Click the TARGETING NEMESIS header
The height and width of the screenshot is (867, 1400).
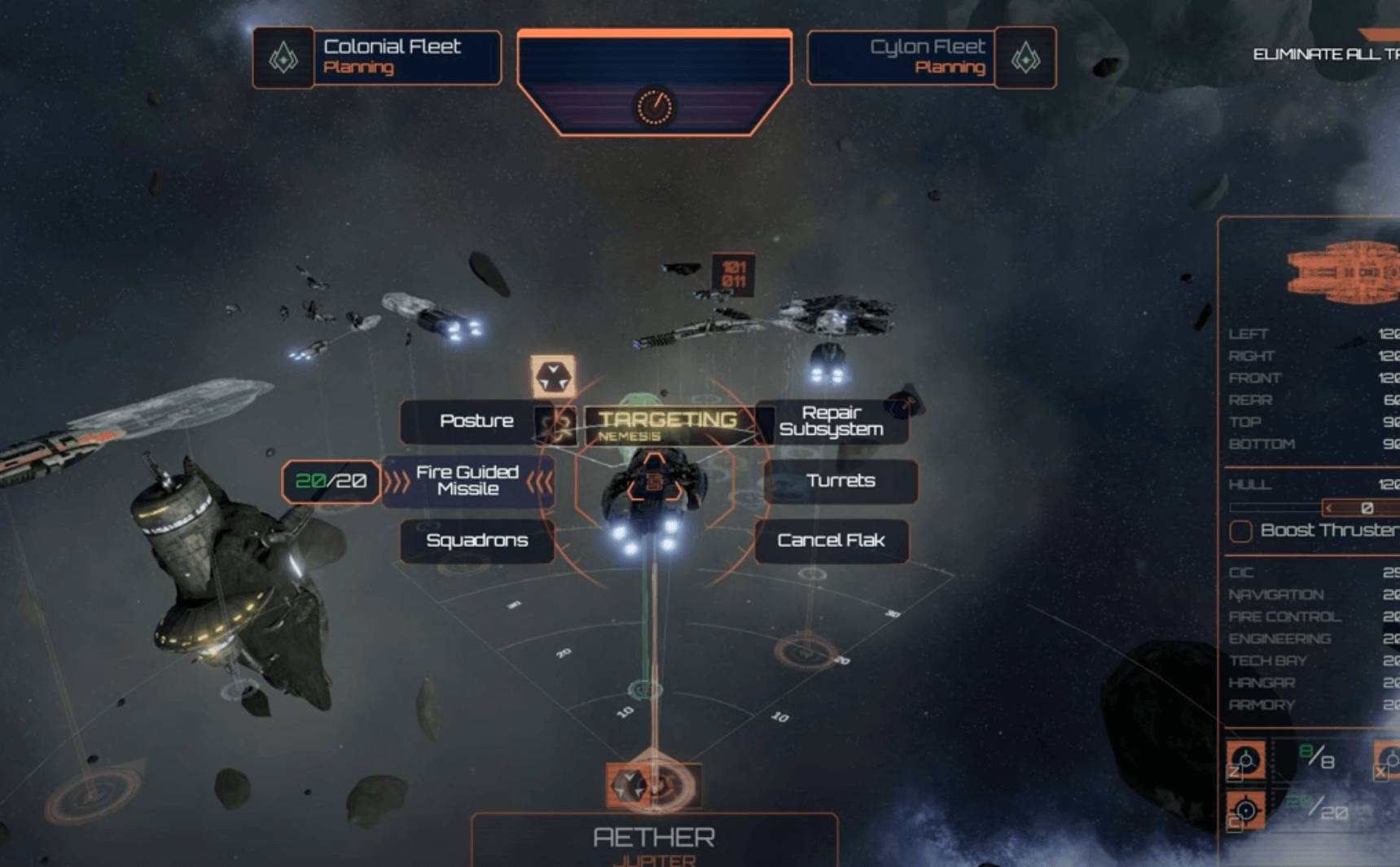tap(666, 423)
